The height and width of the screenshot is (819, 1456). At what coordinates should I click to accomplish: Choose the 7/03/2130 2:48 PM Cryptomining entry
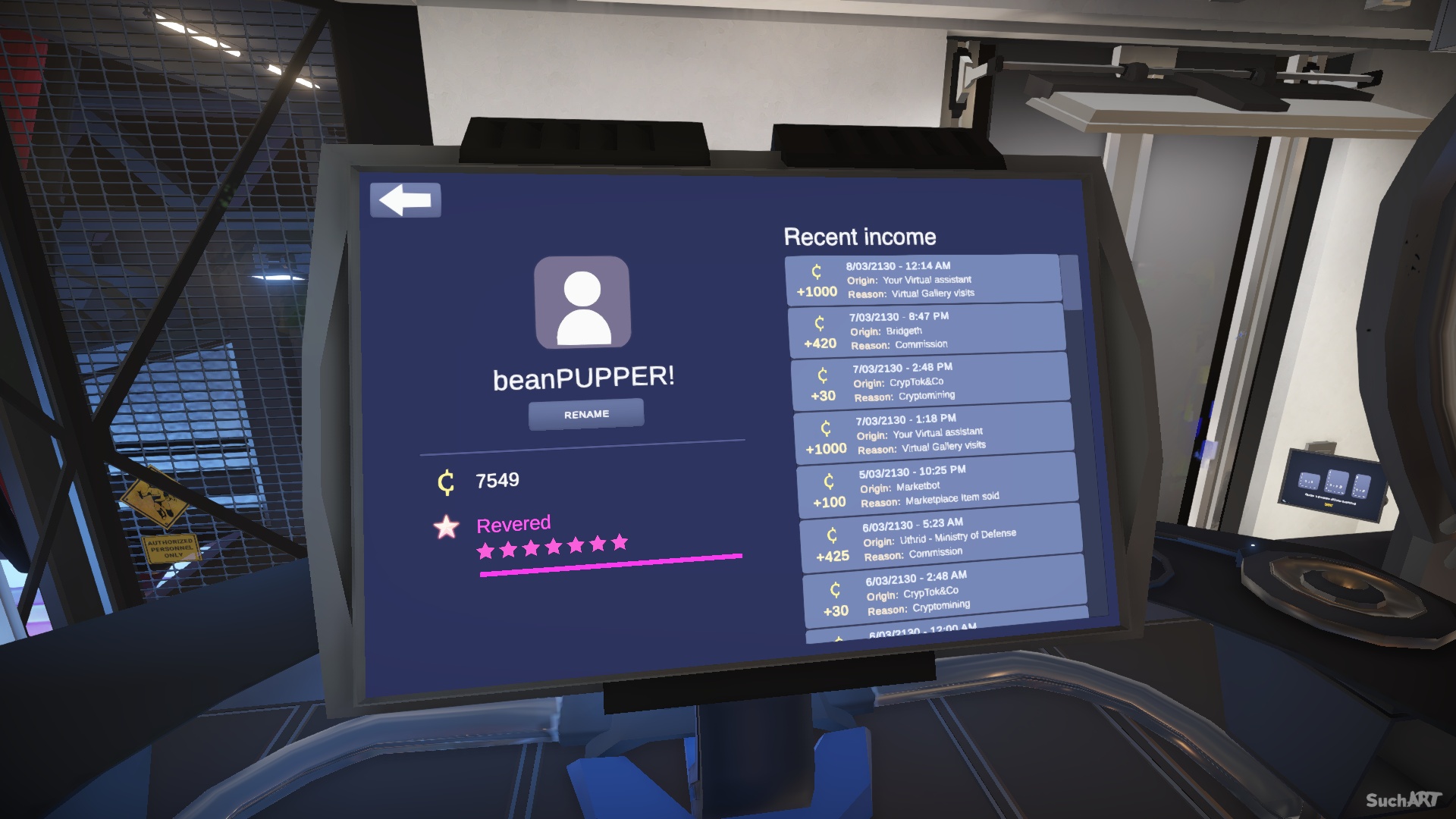tap(930, 381)
